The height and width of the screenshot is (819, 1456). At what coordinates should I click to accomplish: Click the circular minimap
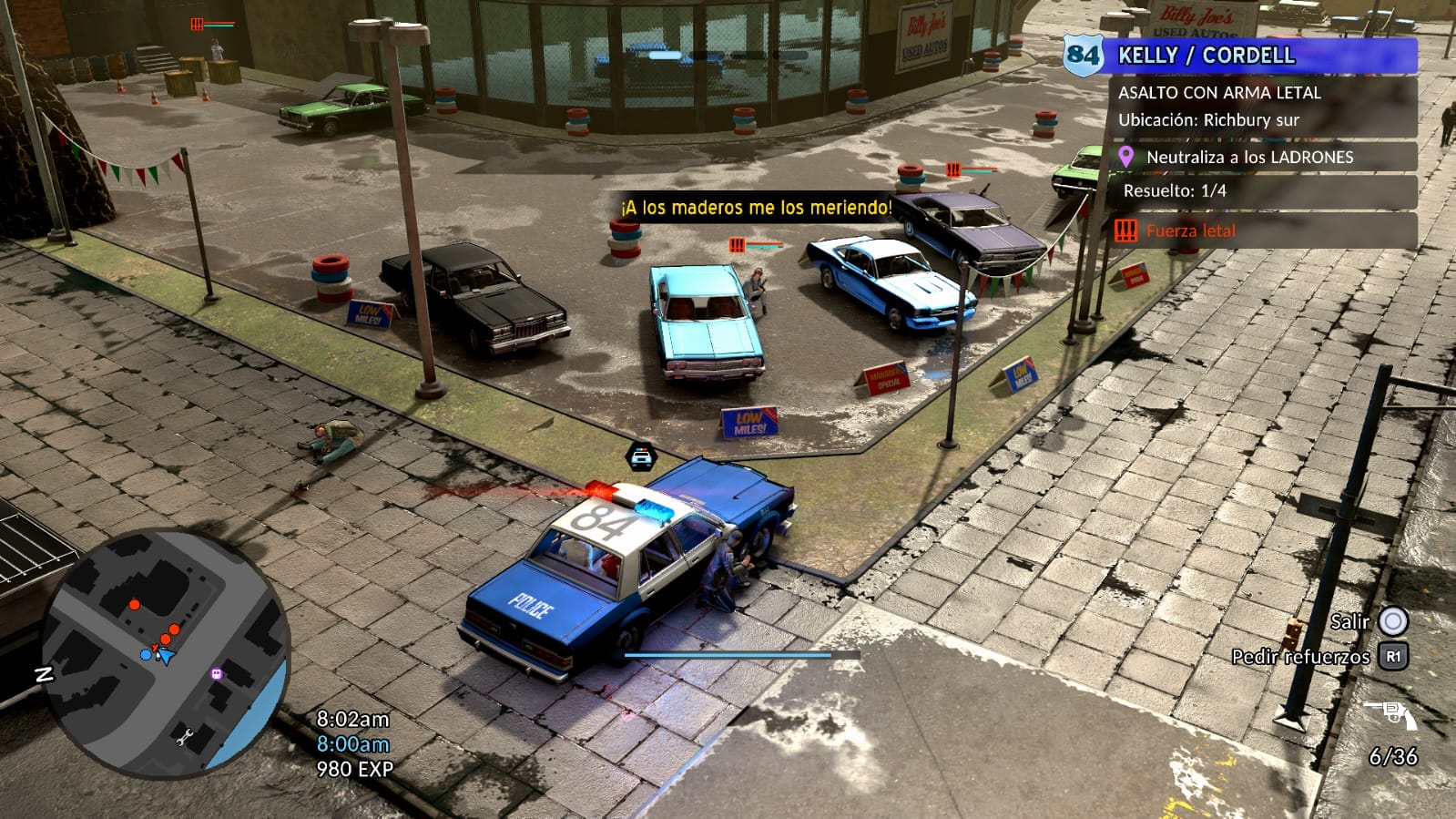[x=165, y=653]
